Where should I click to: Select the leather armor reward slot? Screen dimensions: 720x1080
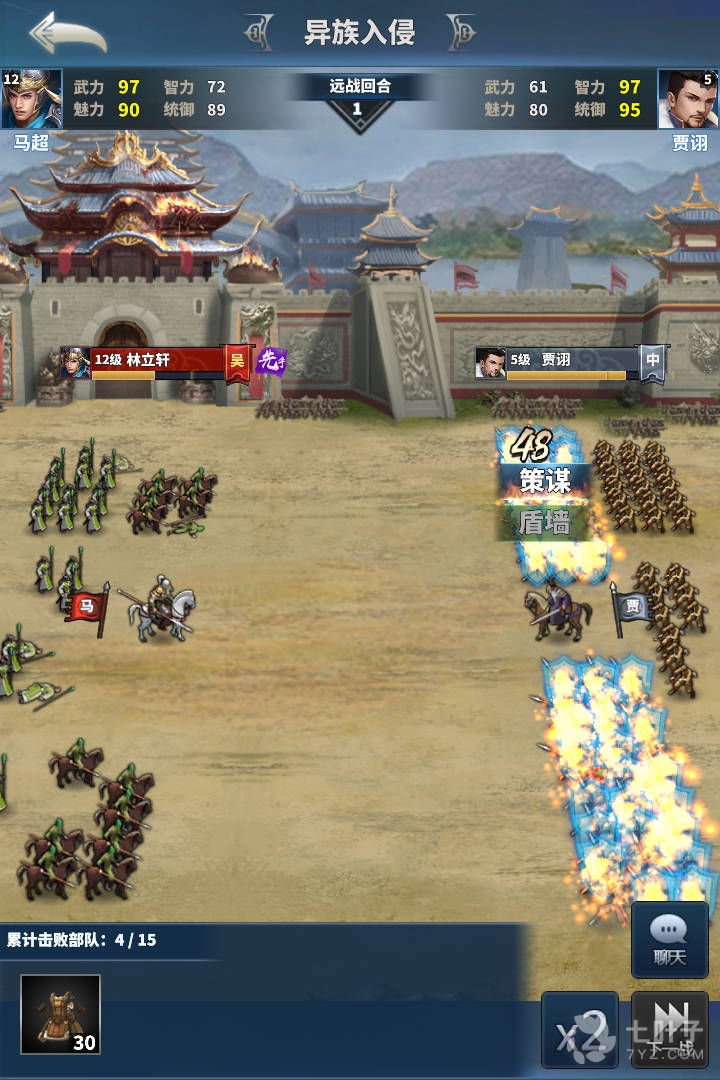(61, 1014)
